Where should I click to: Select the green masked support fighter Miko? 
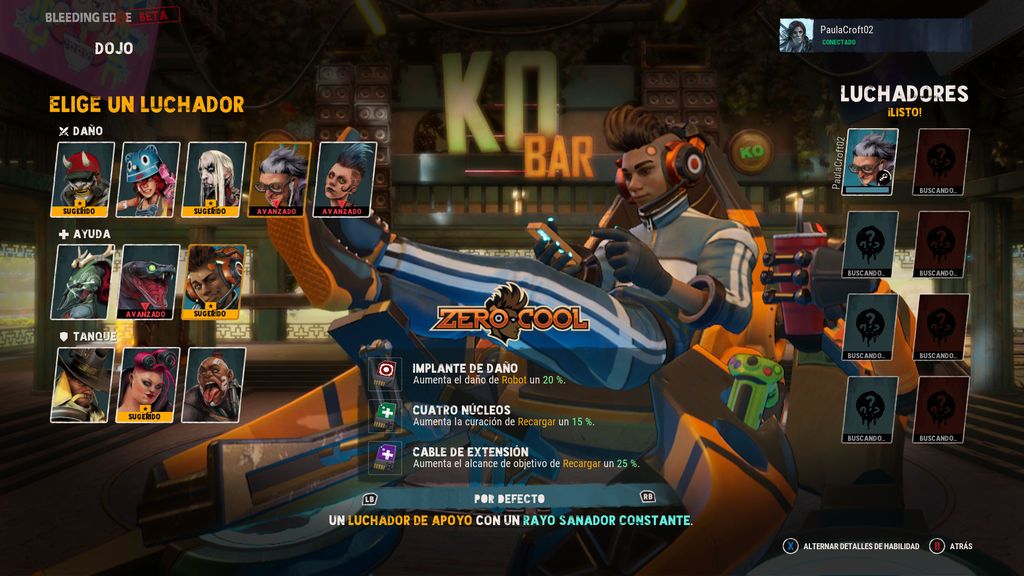click(82, 281)
